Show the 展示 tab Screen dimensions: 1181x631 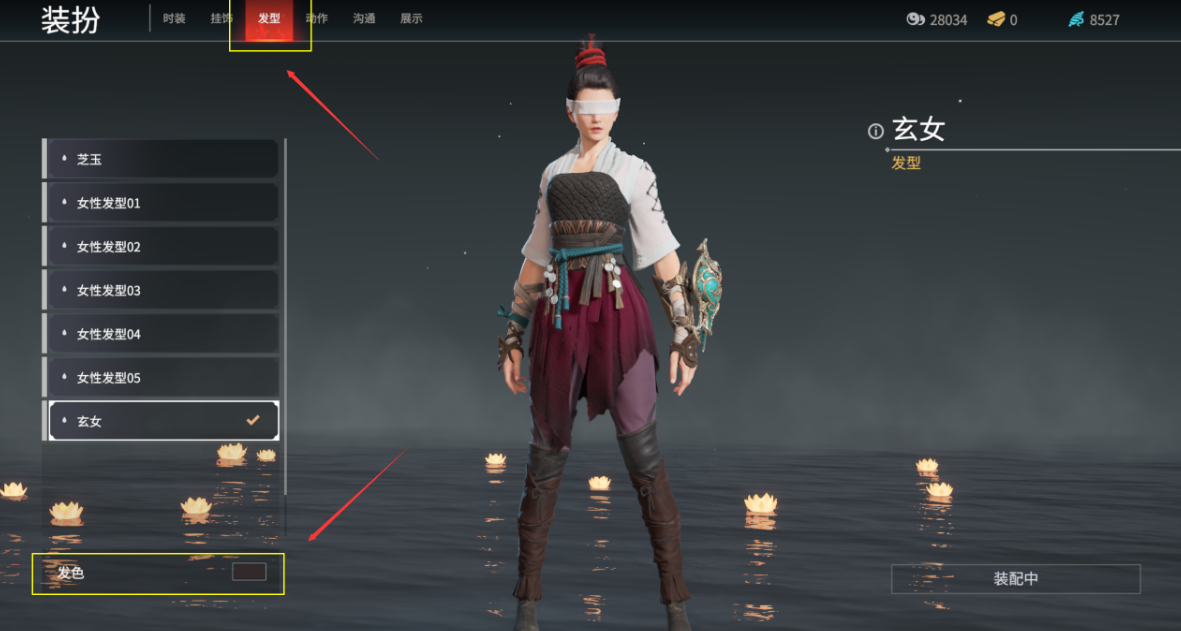pyautogui.click(x=411, y=19)
